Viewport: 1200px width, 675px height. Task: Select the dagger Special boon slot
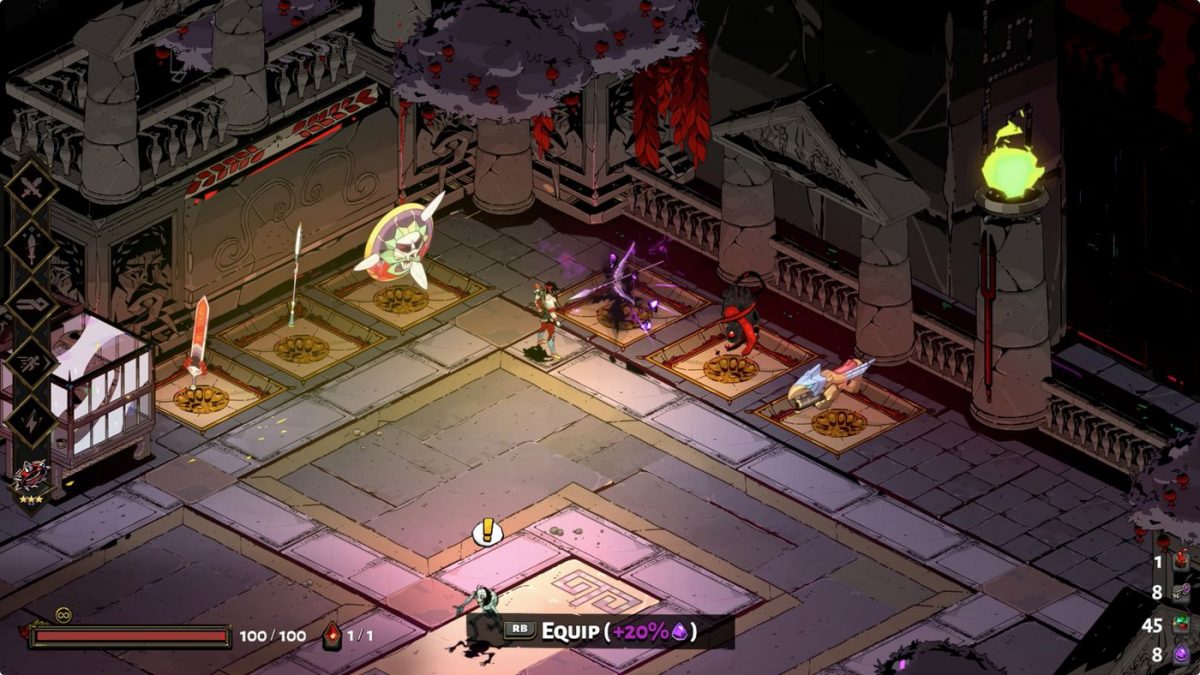coord(33,244)
